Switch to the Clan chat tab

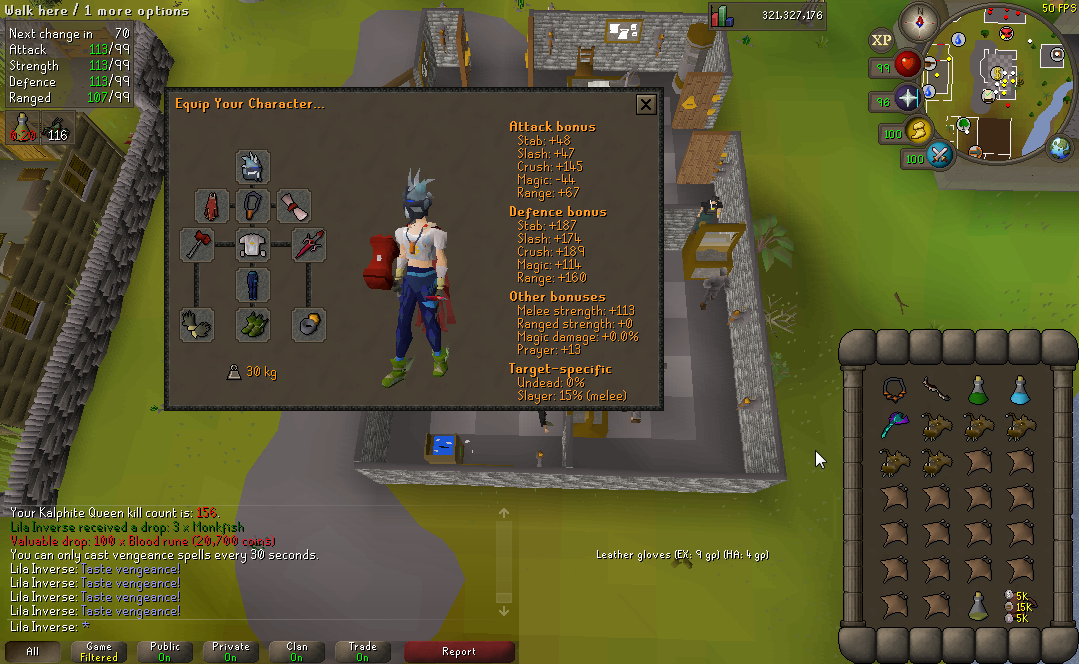(x=297, y=651)
